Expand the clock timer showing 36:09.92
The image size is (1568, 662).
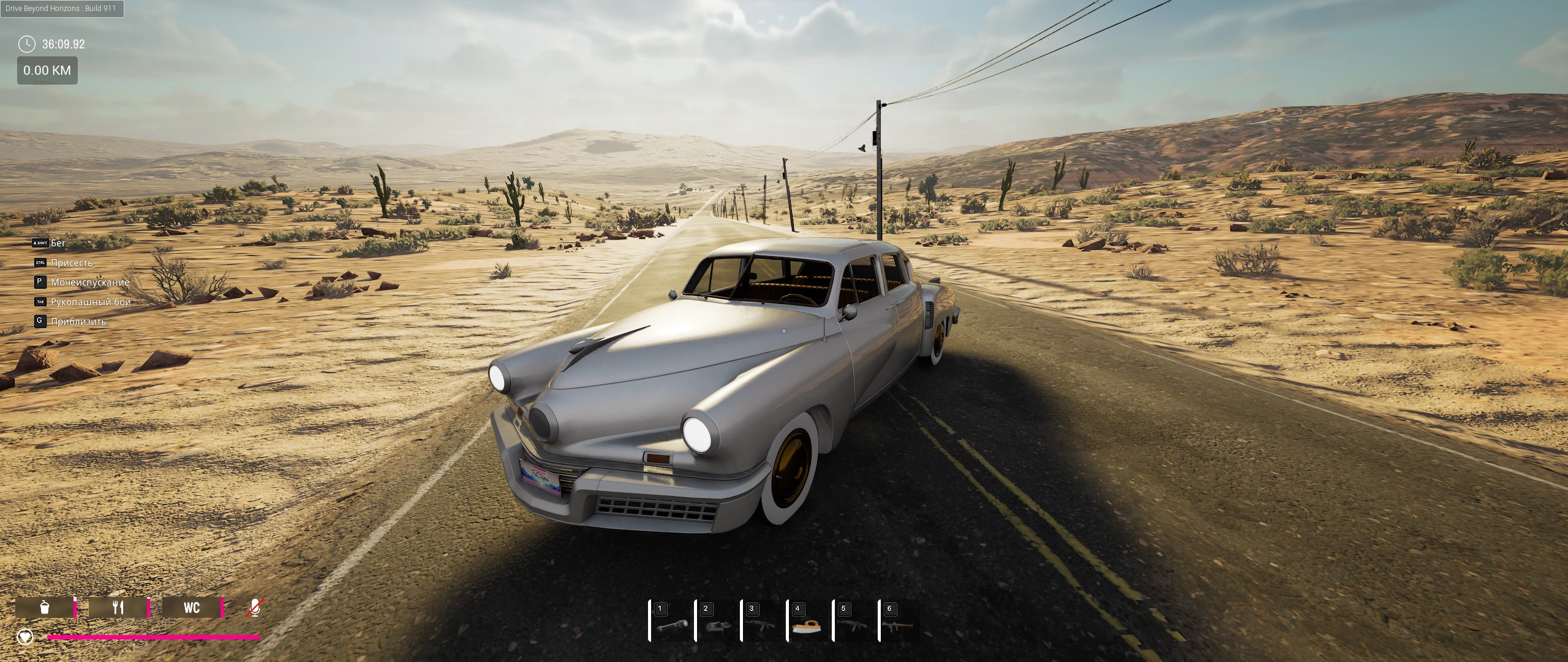point(54,44)
